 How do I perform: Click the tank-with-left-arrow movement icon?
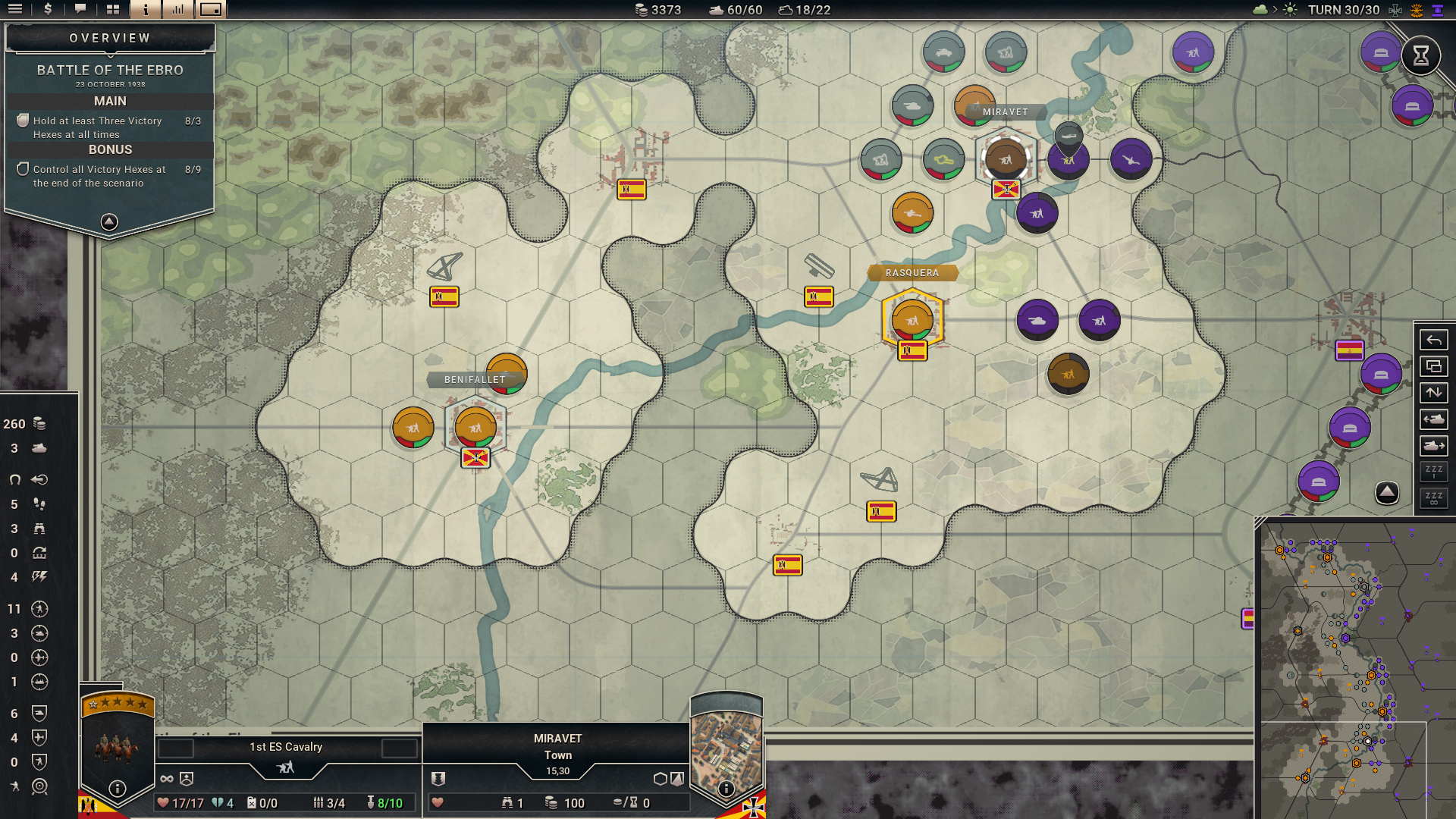point(1433,419)
